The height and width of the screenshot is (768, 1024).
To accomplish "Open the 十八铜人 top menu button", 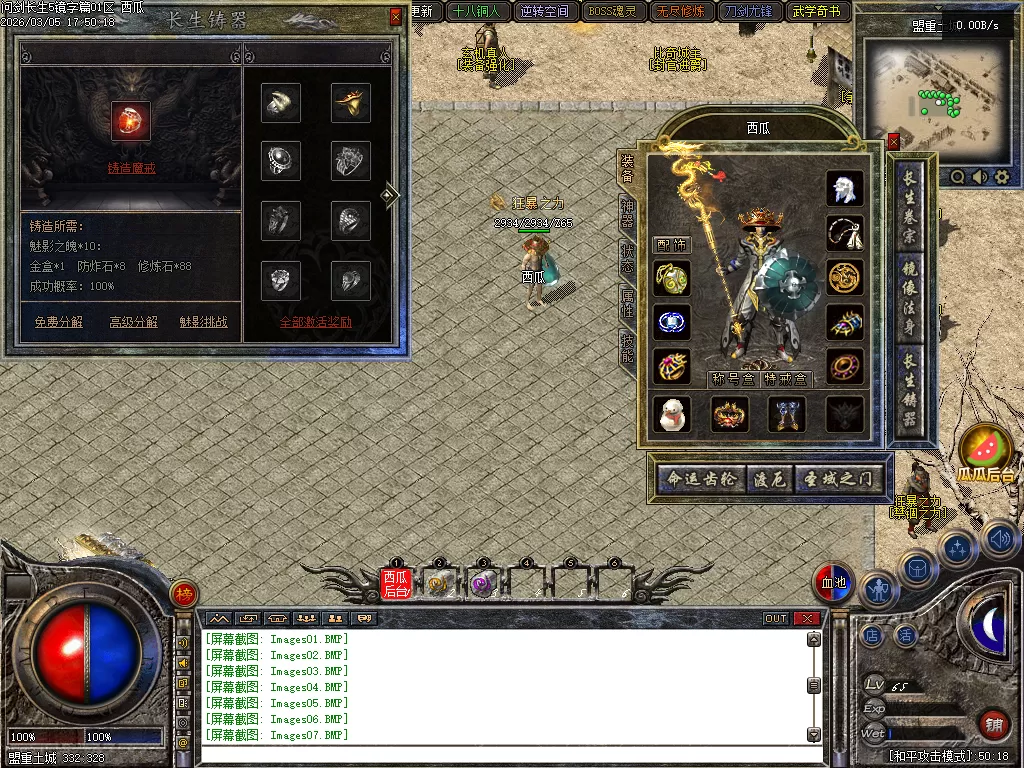I will coord(476,12).
